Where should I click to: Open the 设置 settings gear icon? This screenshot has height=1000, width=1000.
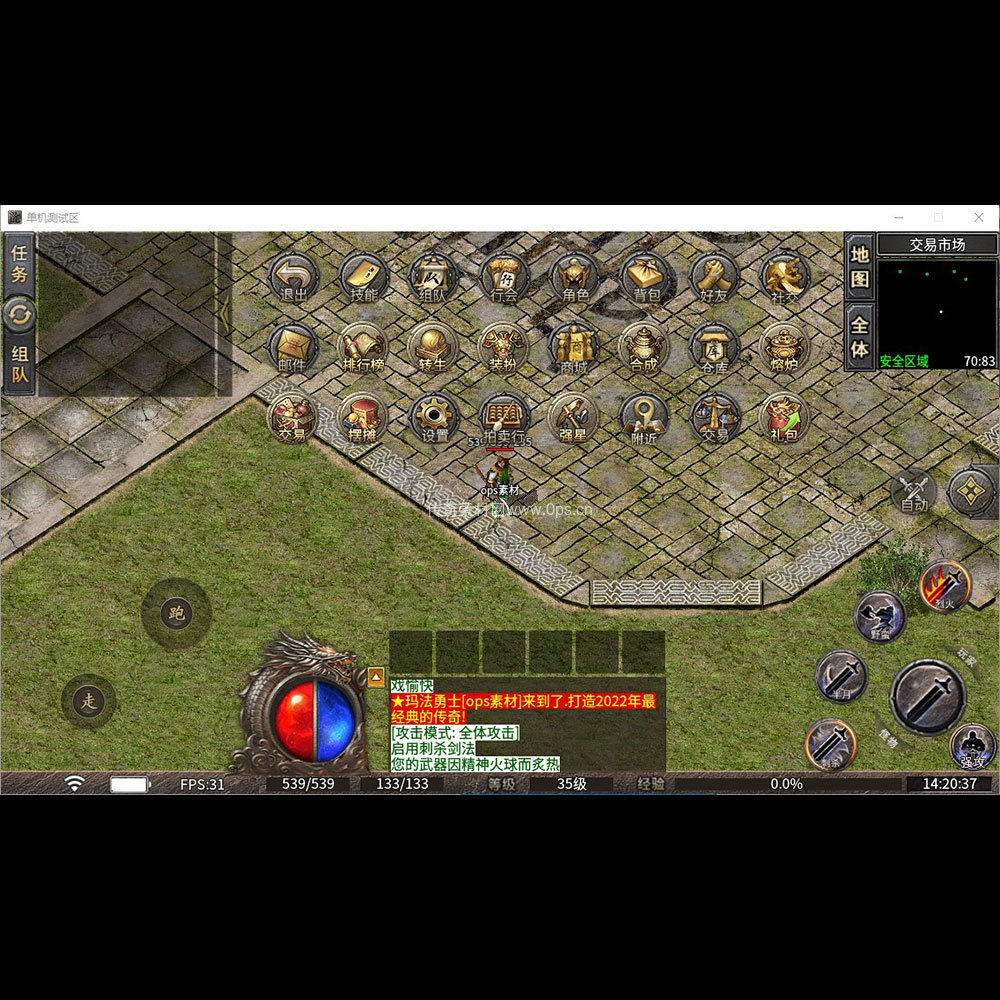[435, 416]
